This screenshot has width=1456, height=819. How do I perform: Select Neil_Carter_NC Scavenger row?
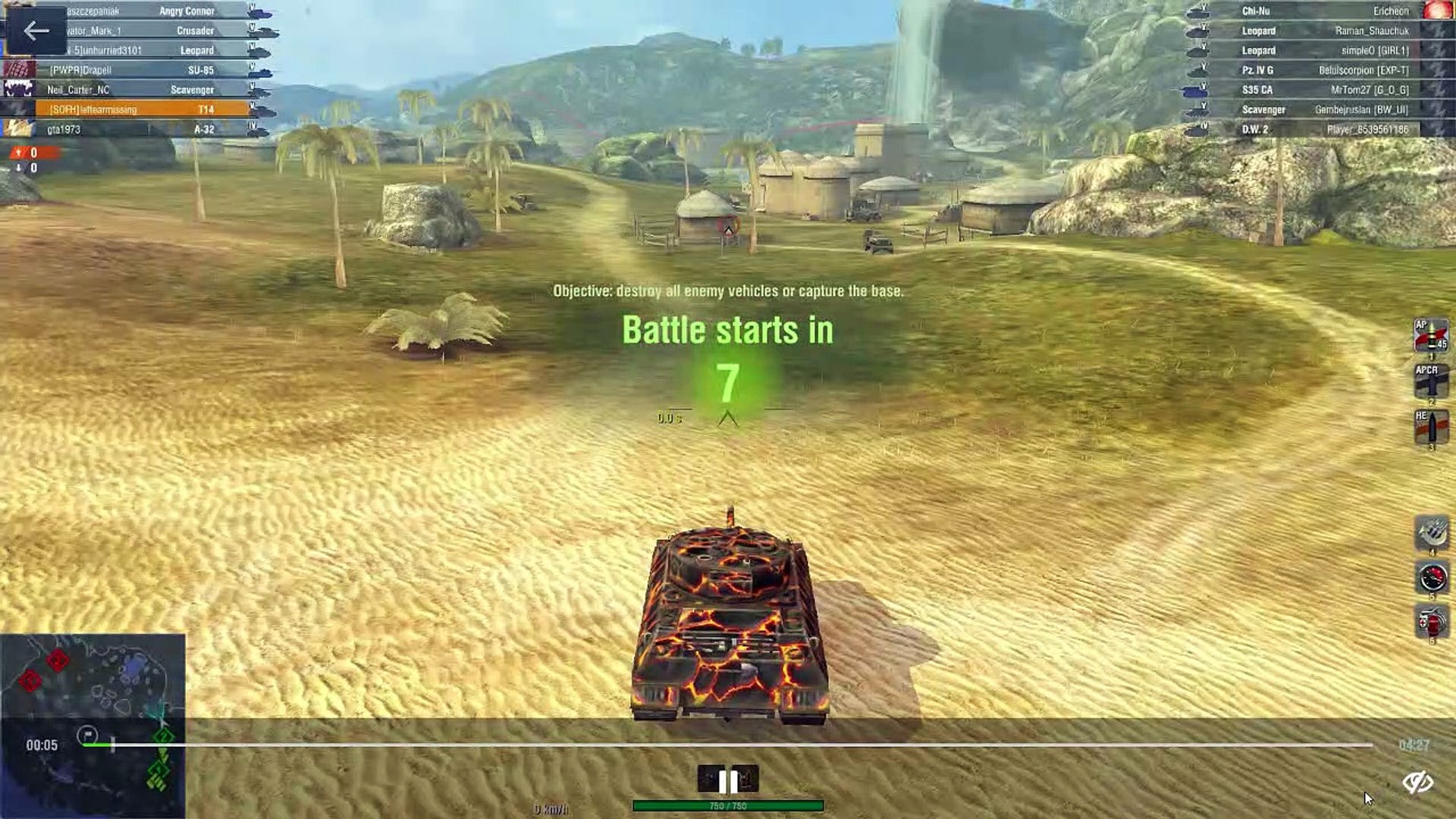(142, 89)
